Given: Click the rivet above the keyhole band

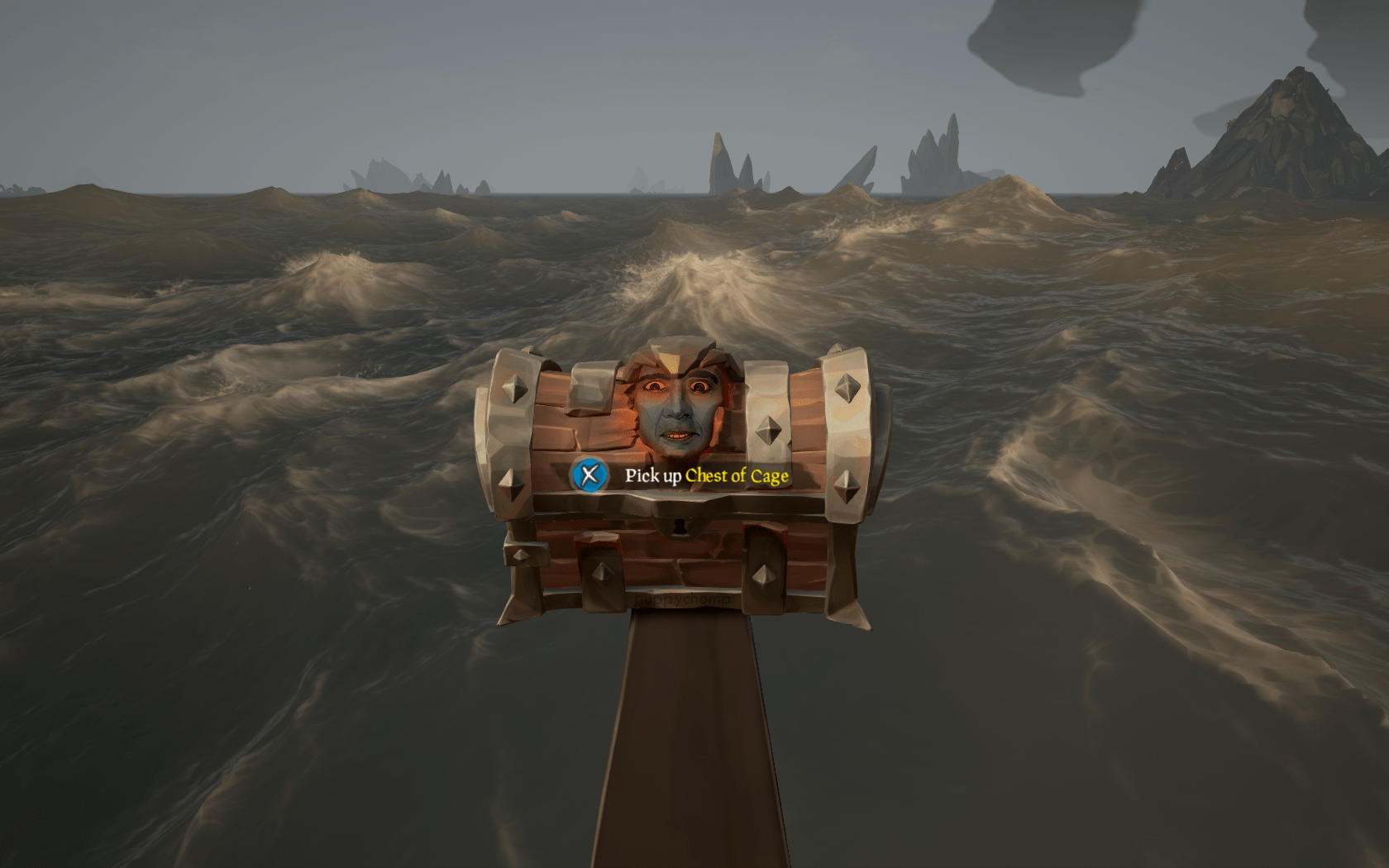Looking at the screenshot, I should tap(769, 428).
